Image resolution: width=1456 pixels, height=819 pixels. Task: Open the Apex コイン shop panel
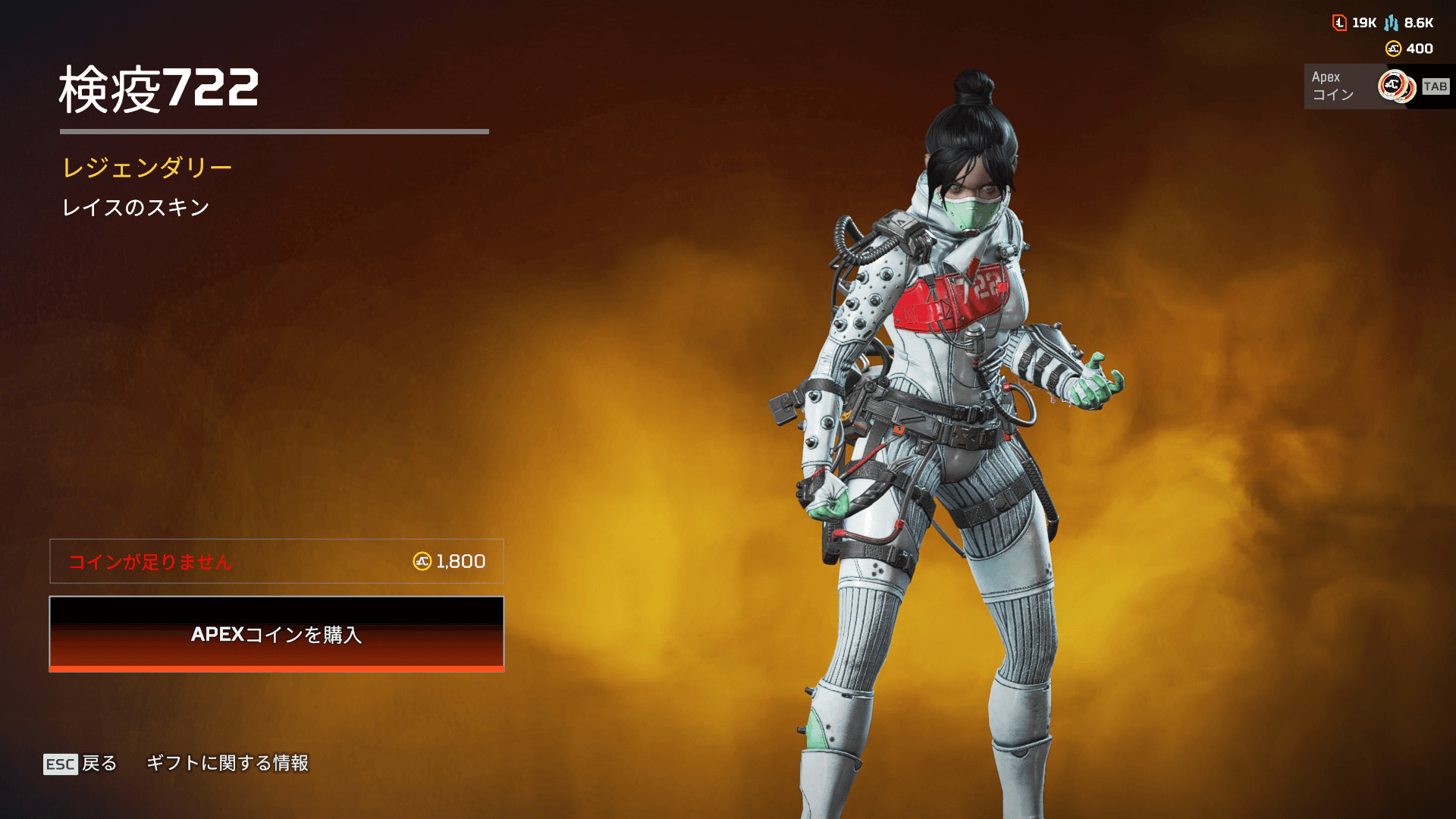click(1376, 86)
